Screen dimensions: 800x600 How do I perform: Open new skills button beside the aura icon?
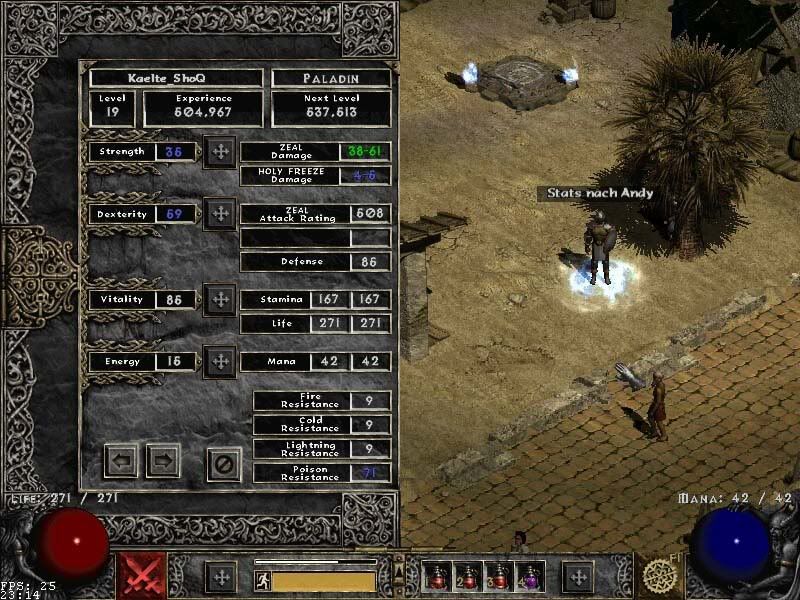click(x=577, y=577)
